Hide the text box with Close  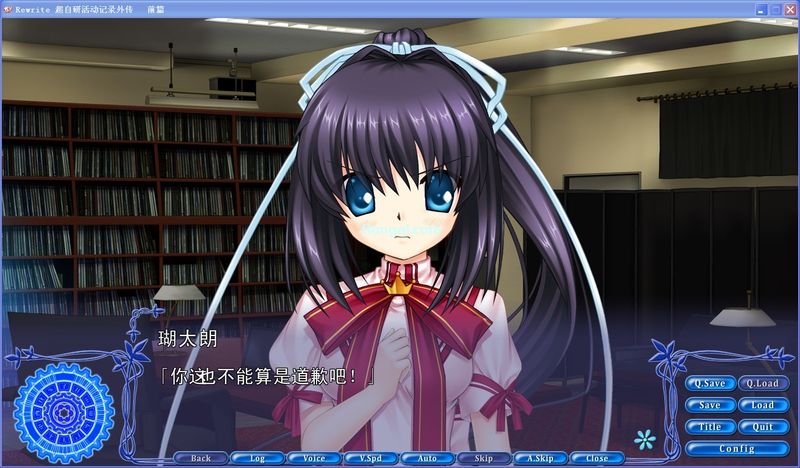coord(597,458)
